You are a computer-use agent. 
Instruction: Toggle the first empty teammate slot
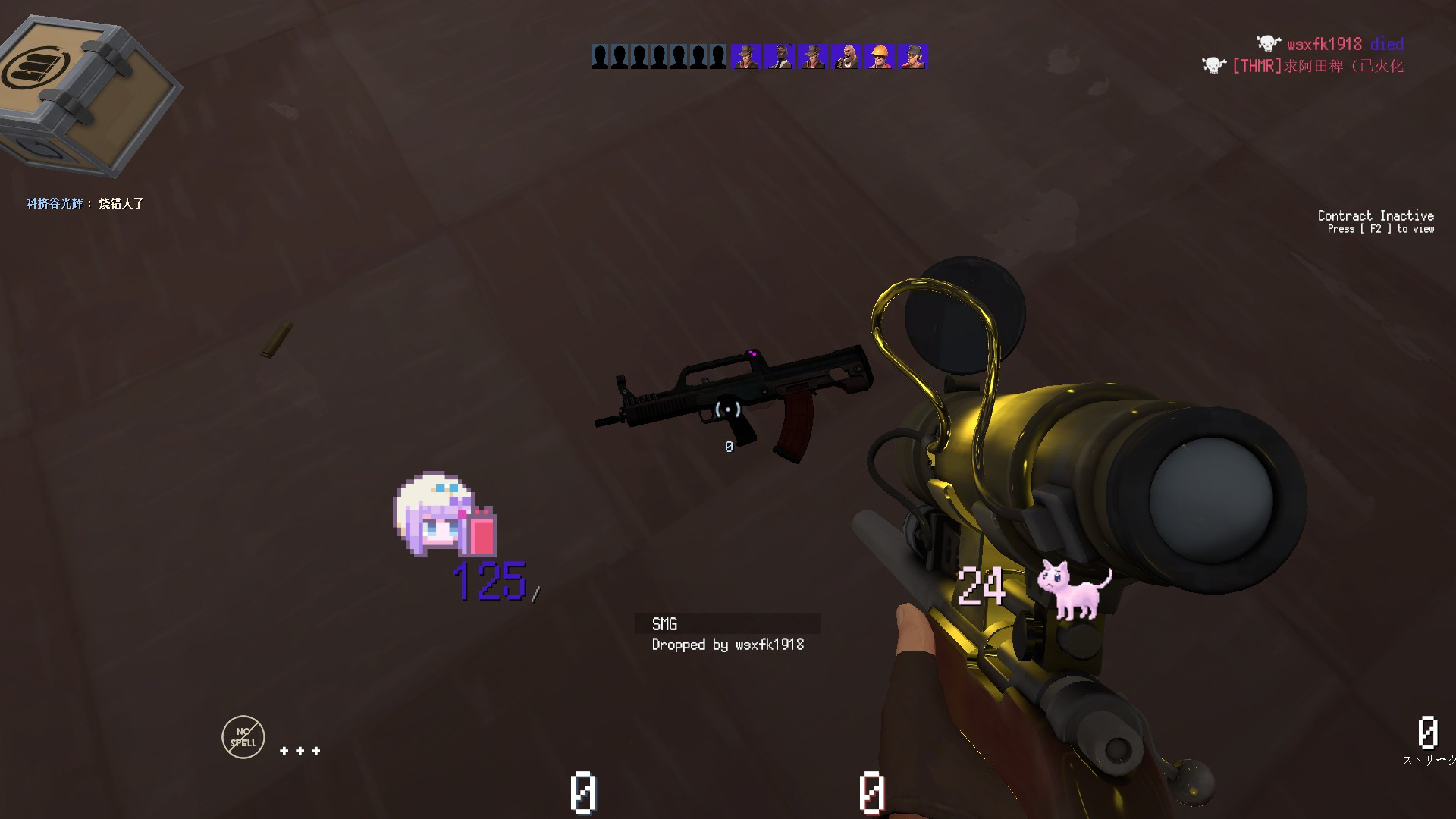599,55
